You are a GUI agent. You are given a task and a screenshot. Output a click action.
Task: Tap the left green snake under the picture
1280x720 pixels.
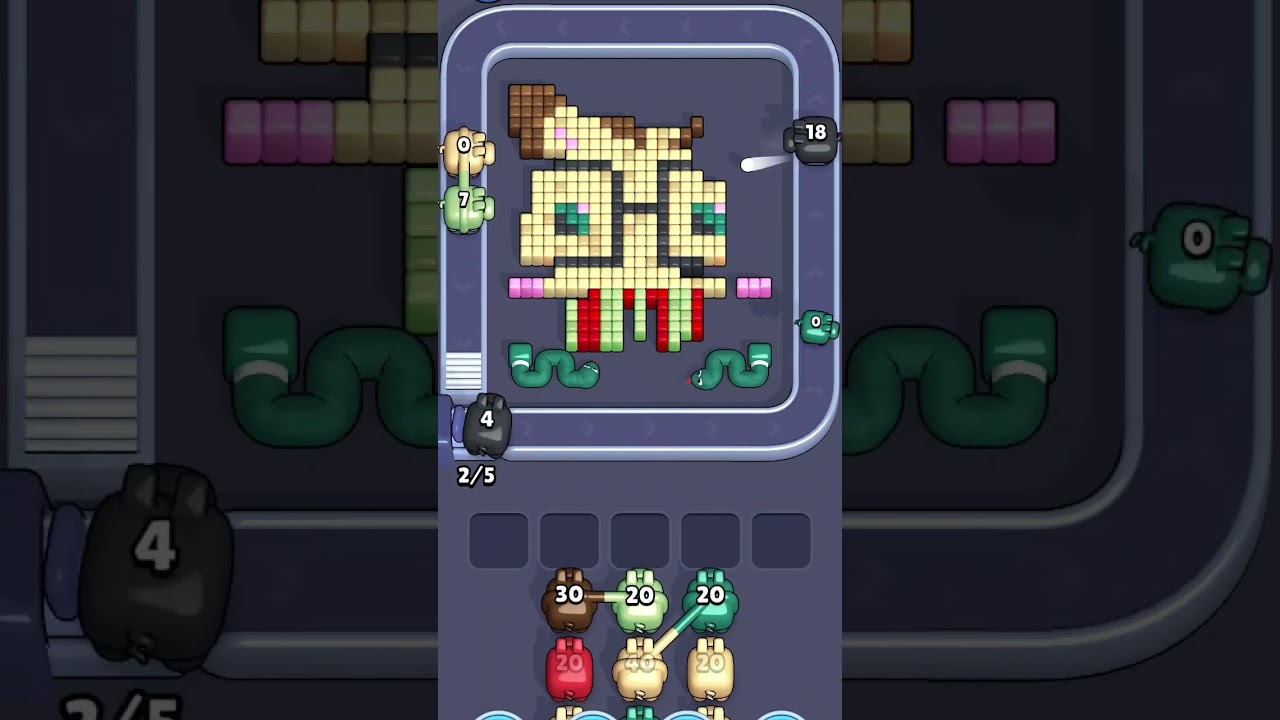point(556,367)
